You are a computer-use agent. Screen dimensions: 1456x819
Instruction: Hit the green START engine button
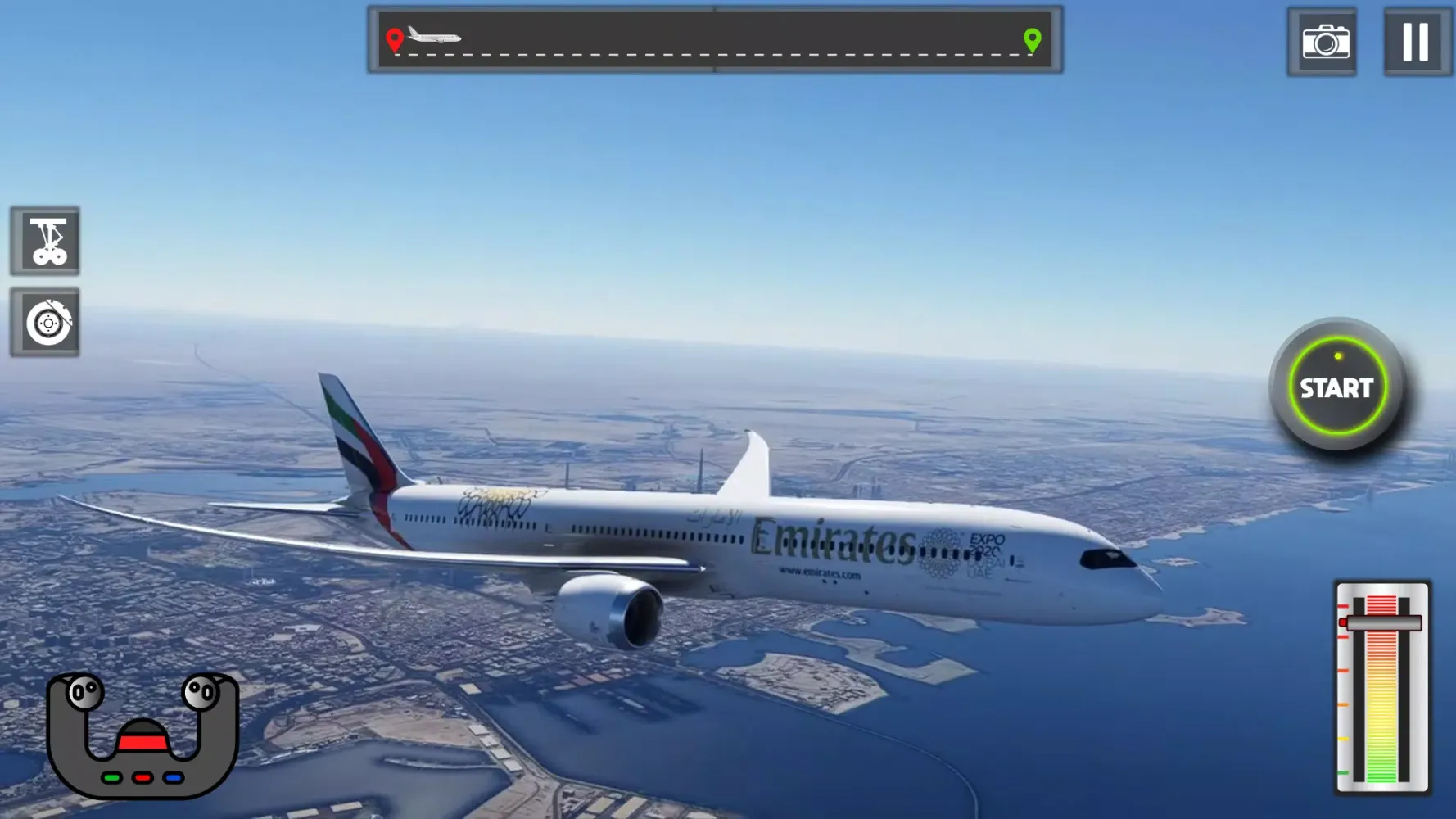coord(1336,387)
